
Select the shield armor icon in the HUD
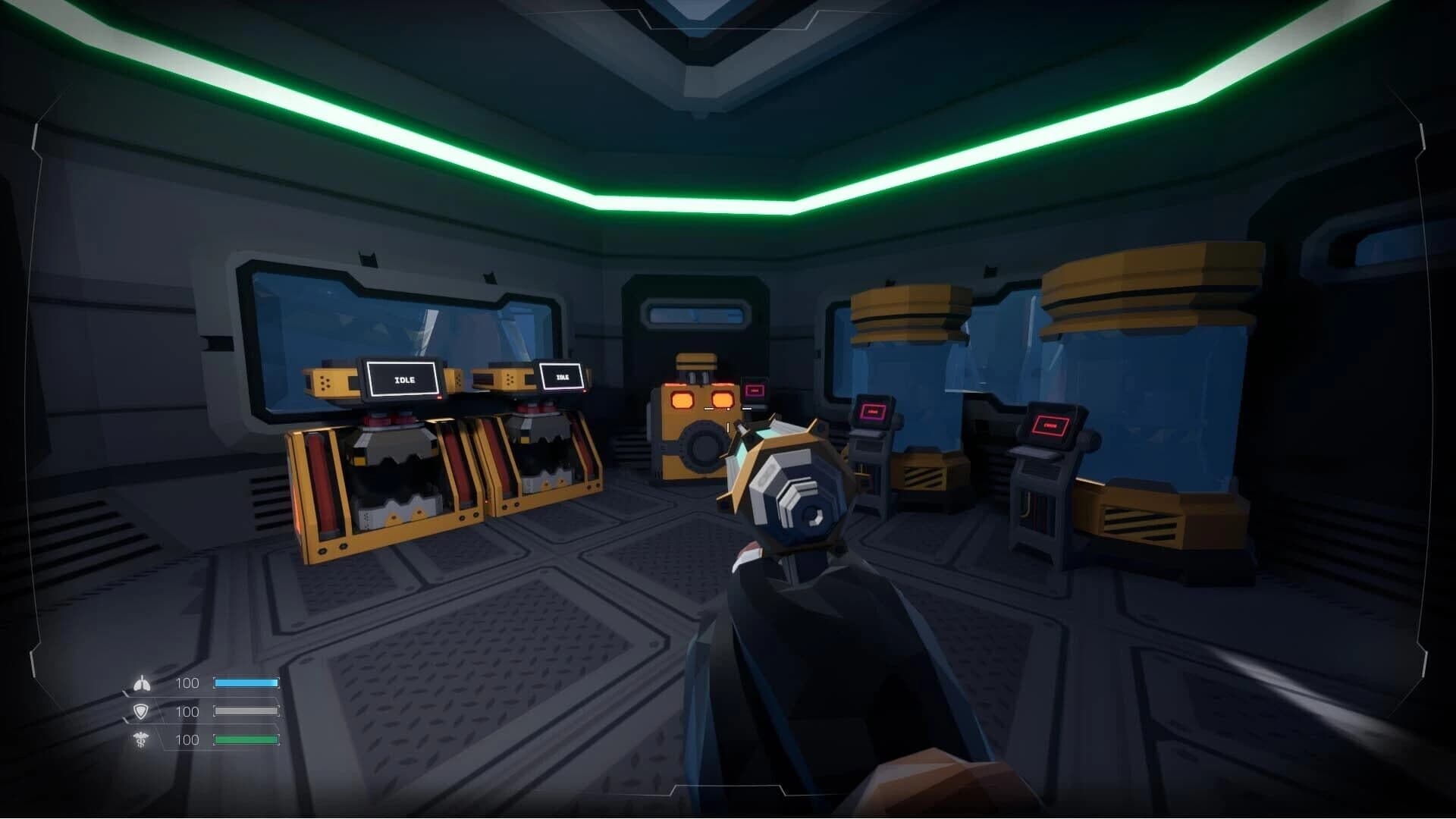[x=141, y=711]
